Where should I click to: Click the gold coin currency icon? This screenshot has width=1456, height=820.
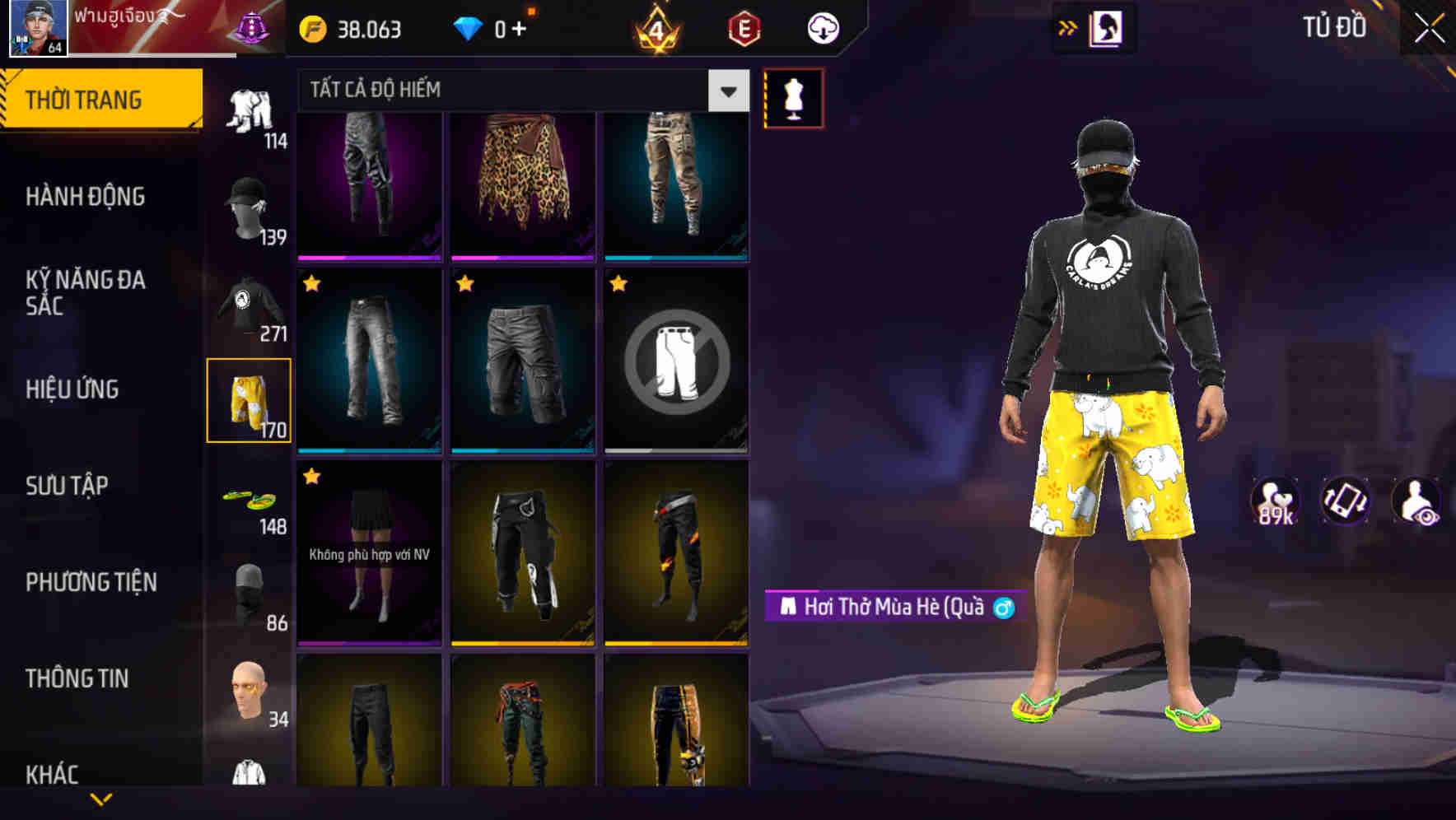311,27
